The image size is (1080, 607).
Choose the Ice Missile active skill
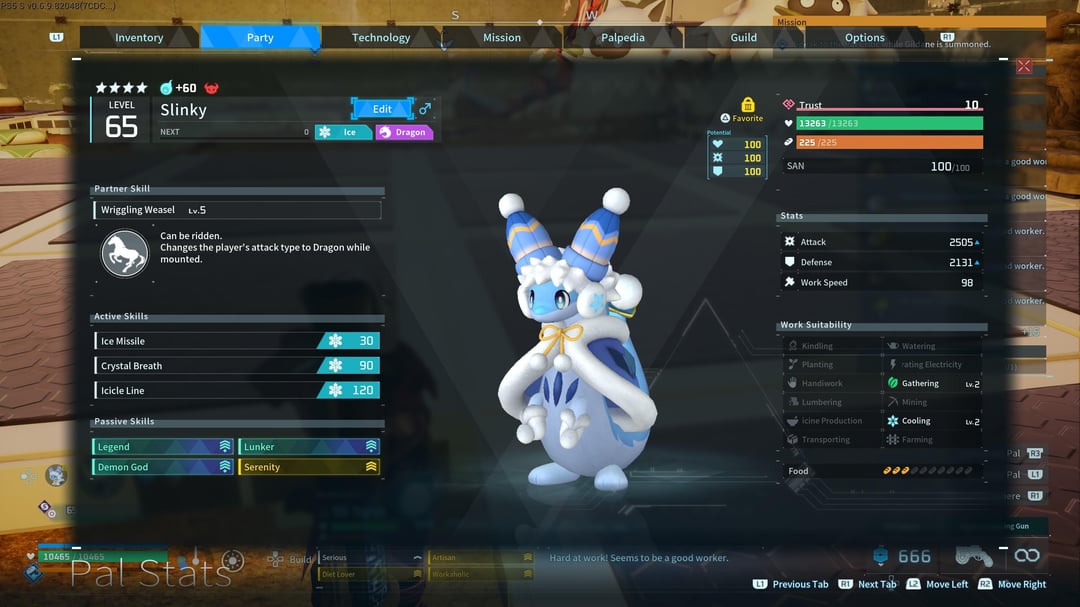pos(237,341)
